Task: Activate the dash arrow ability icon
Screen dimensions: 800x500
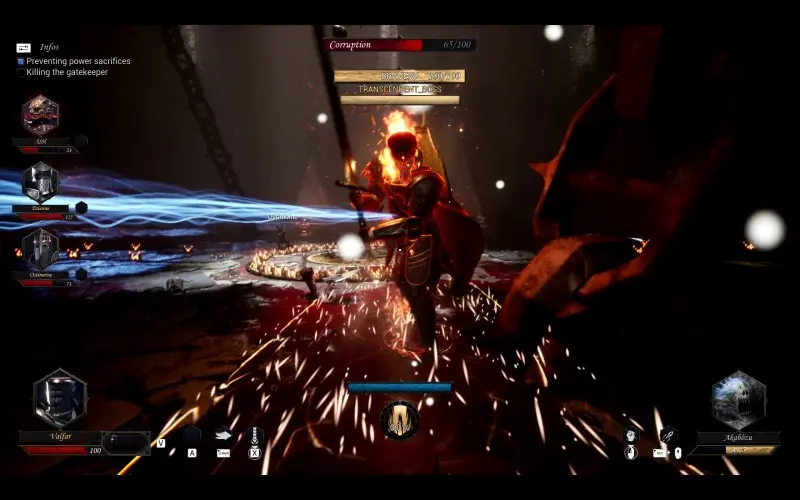Action: [x=223, y=435]
